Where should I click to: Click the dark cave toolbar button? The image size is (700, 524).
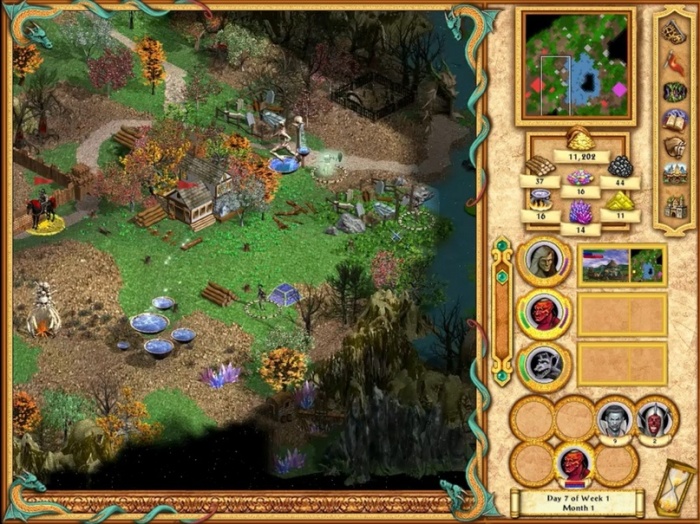674,91
